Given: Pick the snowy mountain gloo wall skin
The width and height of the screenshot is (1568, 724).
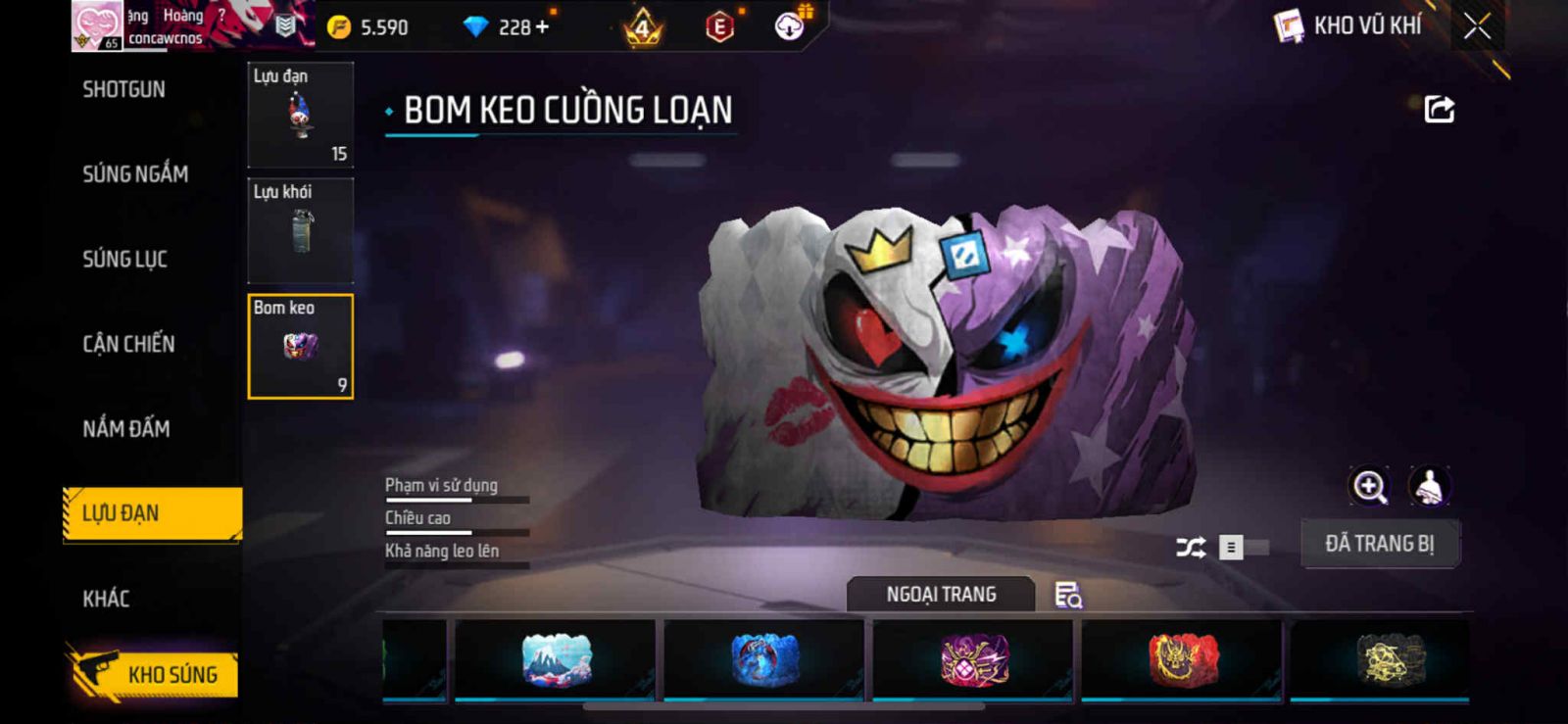Looking at the screenshot, I should tap(556, 659).
